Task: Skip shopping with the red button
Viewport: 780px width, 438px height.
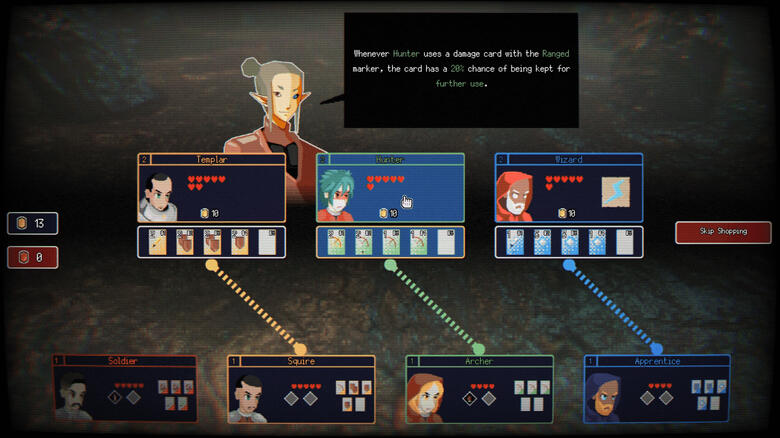Action: [723, 232]
